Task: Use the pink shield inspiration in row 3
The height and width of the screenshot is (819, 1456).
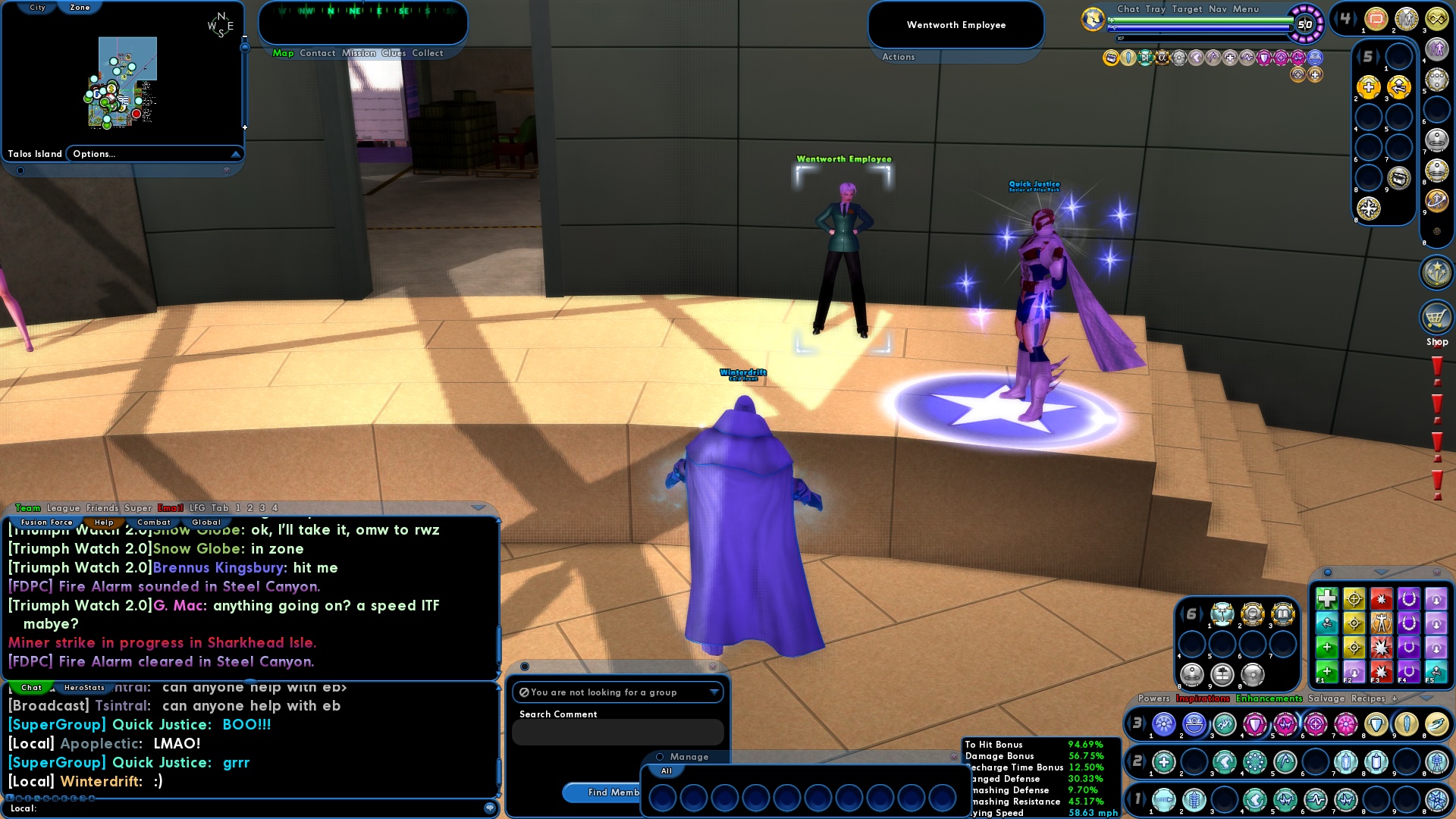Action: [x=1254, y=726]
